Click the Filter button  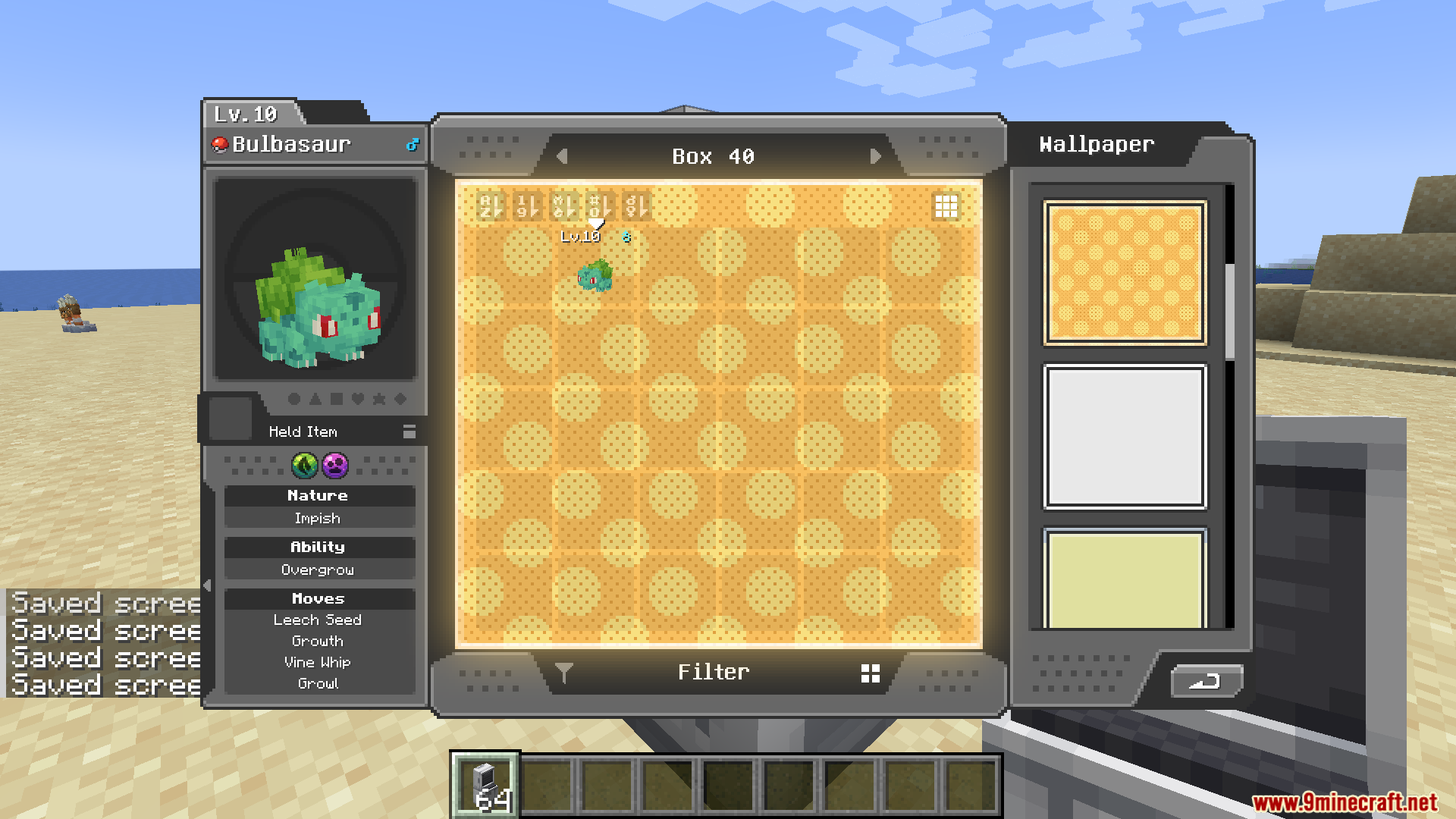(713, 672)
